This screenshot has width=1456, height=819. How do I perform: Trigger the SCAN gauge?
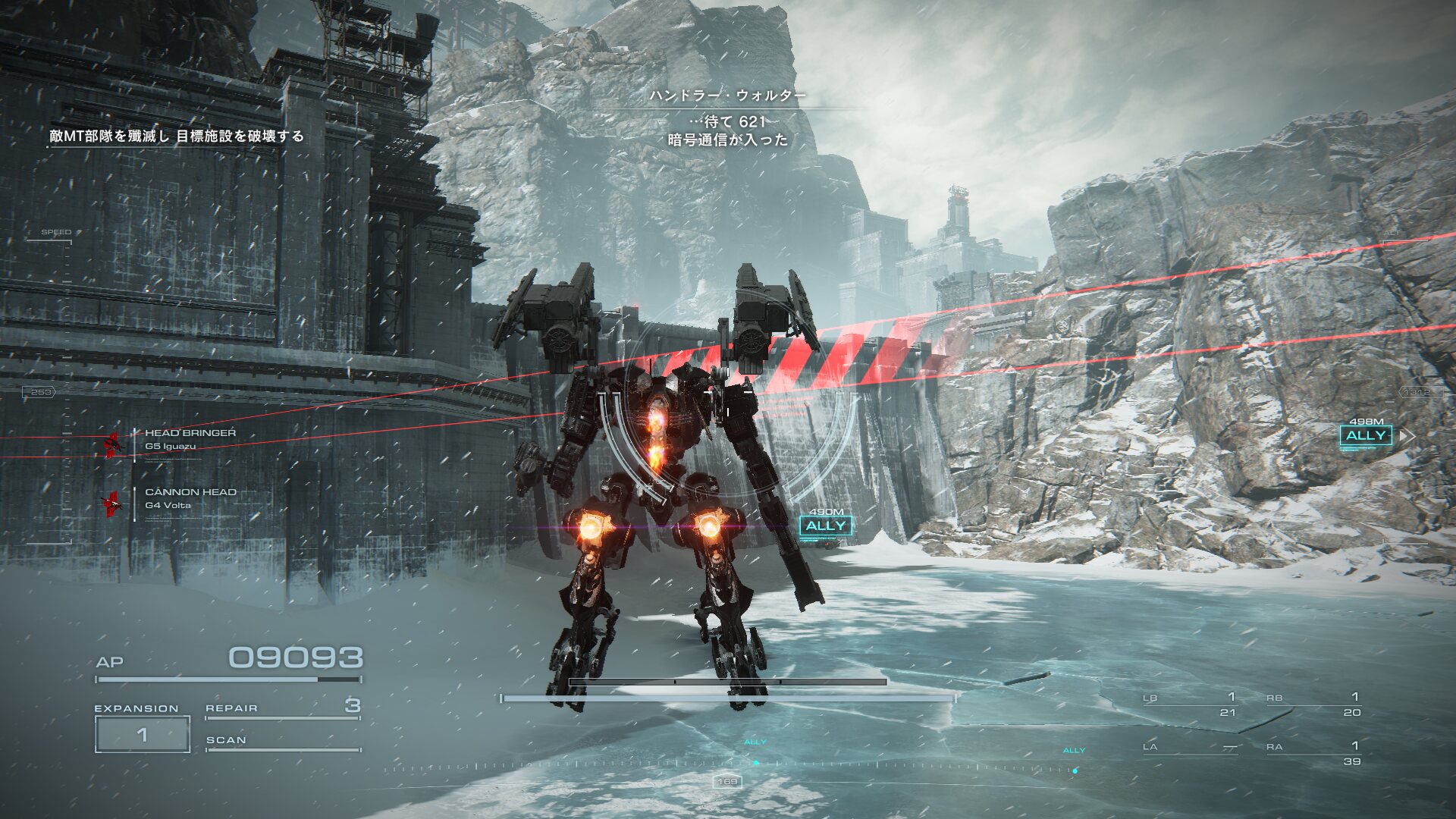coord(282,742)
